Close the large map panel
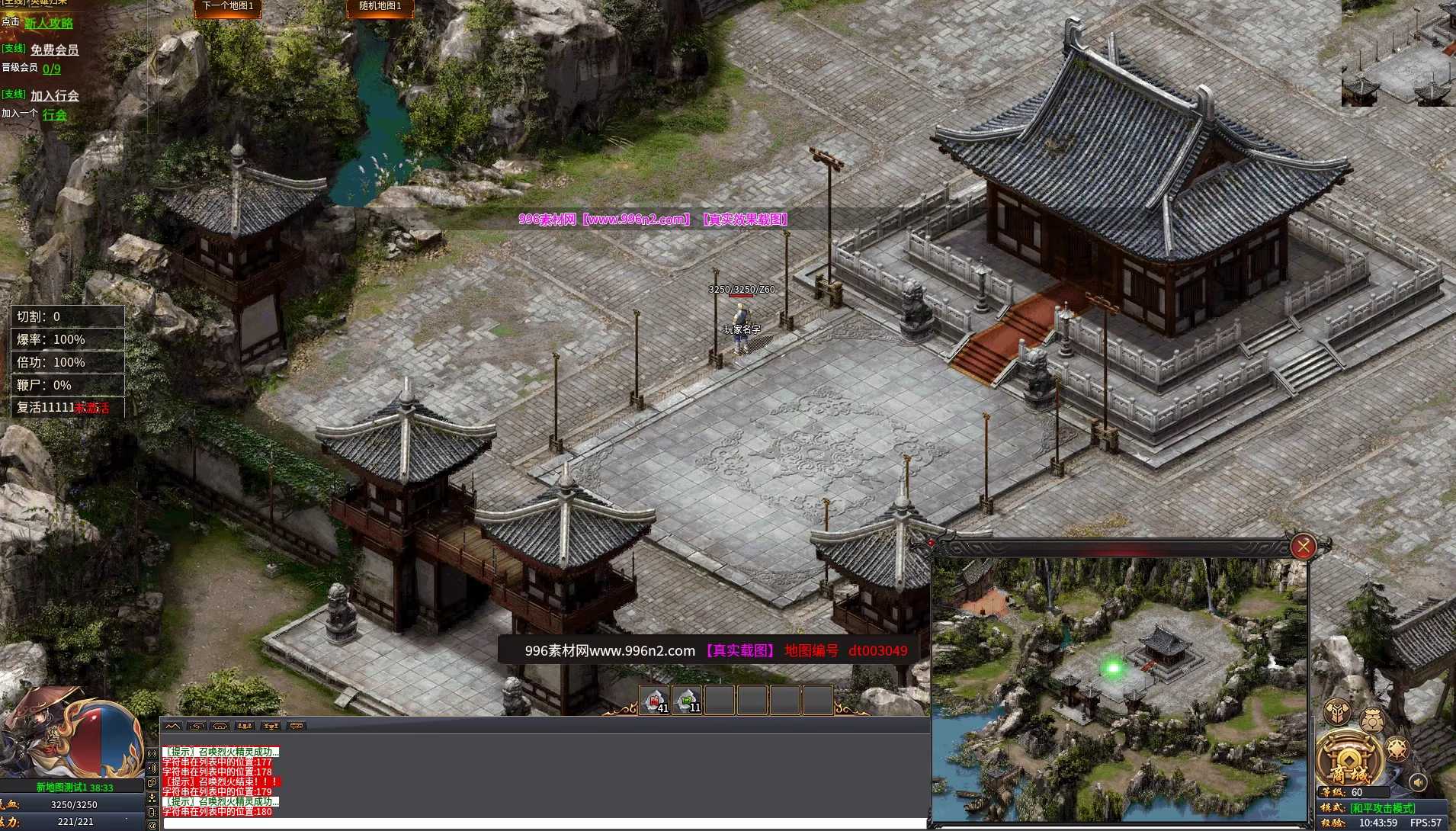Screen dimensions: 1456x831 1303,546
